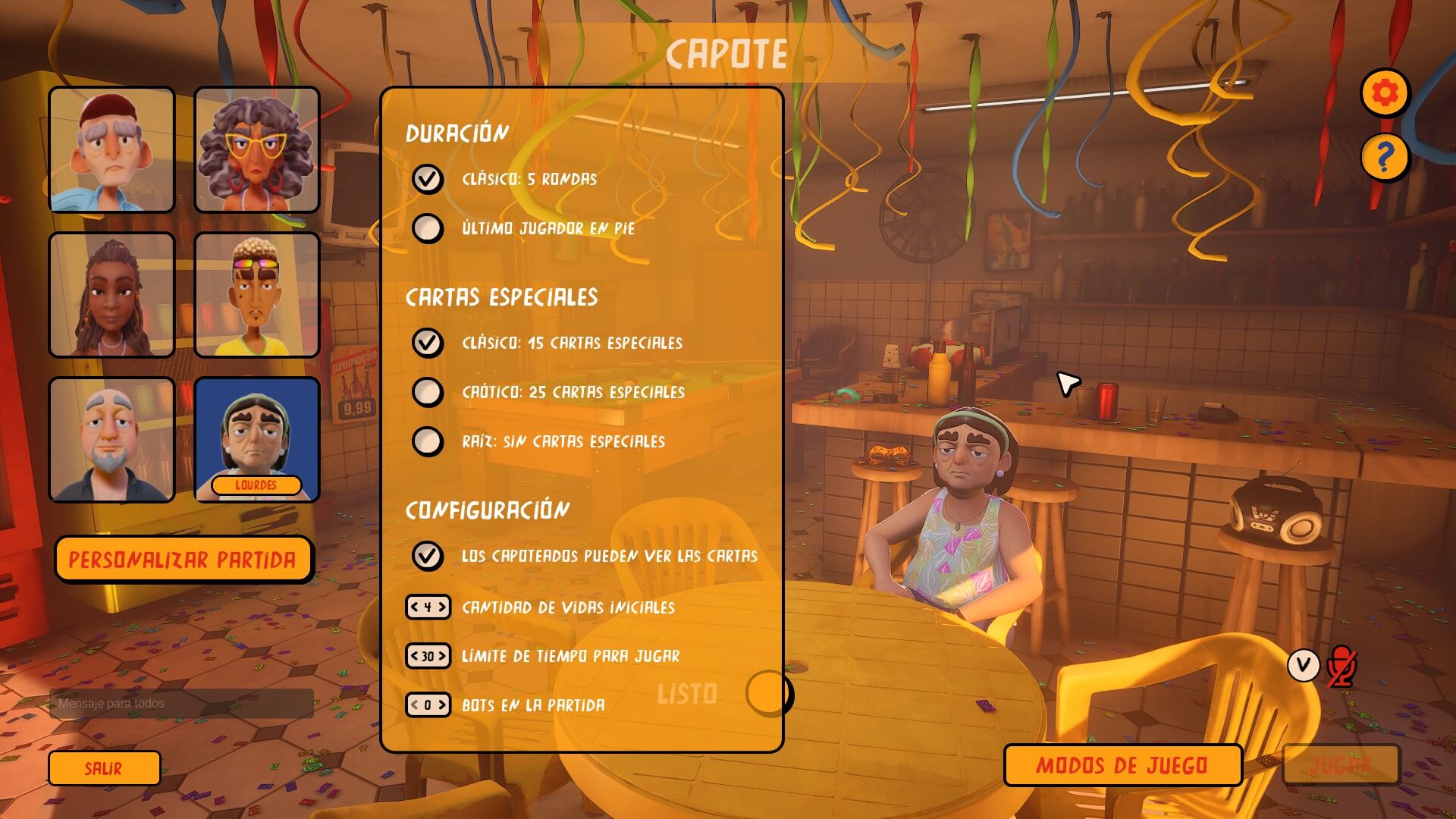Screen dimensions: 1456x819
Task: Choose Caótico: 25 cartas especiales
Action: (x=428, y=392)
